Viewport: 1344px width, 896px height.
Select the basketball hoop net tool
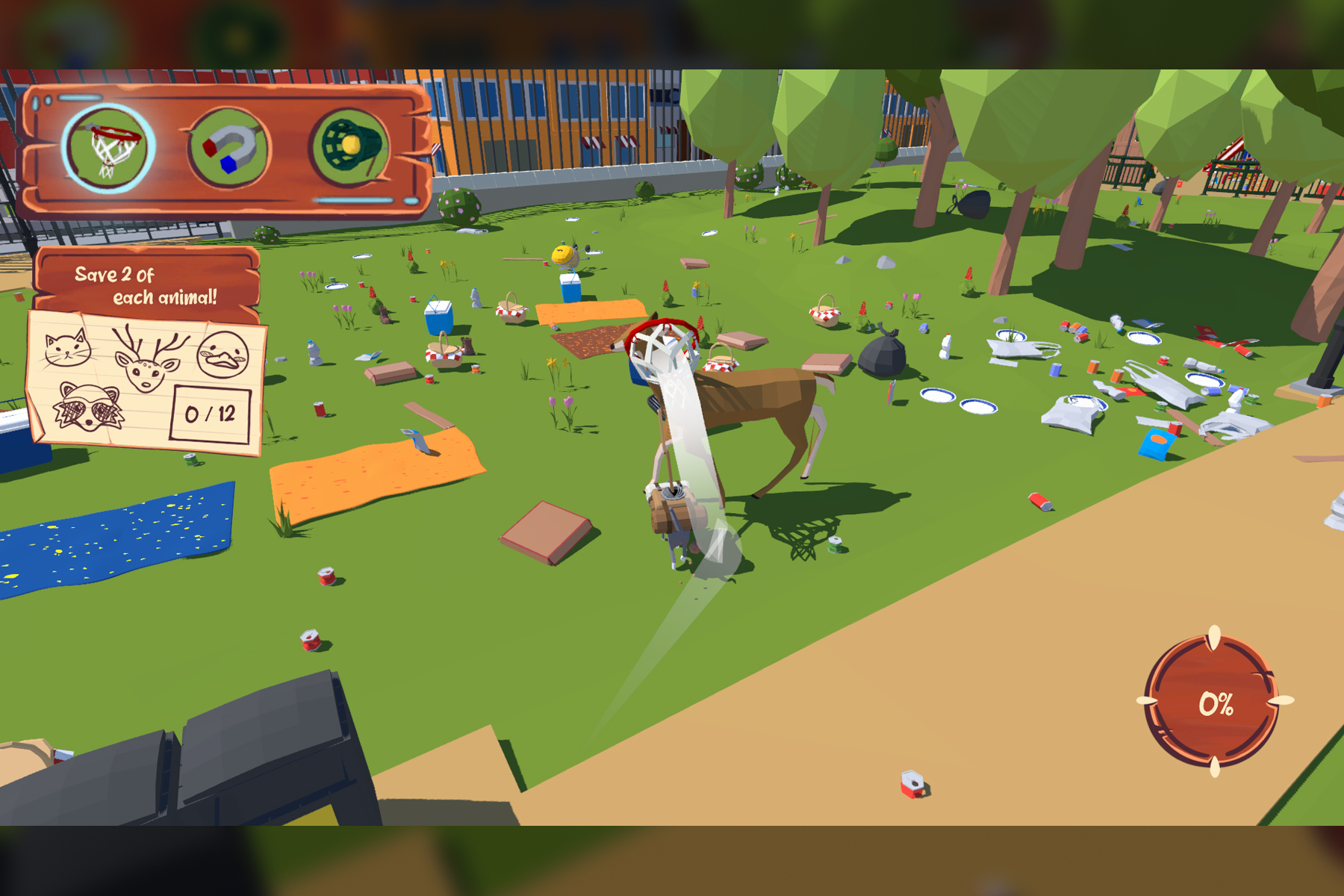[109, 149]
